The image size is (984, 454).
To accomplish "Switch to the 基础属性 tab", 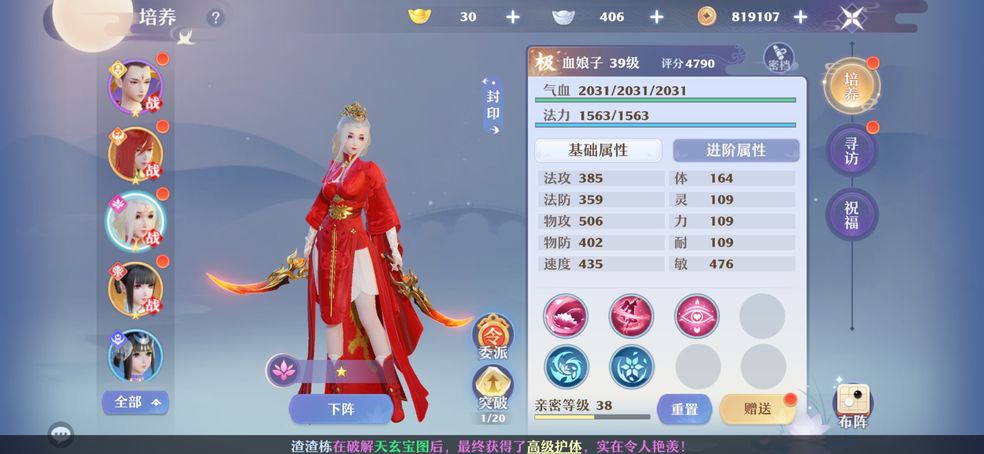I will tap(598, 150).
